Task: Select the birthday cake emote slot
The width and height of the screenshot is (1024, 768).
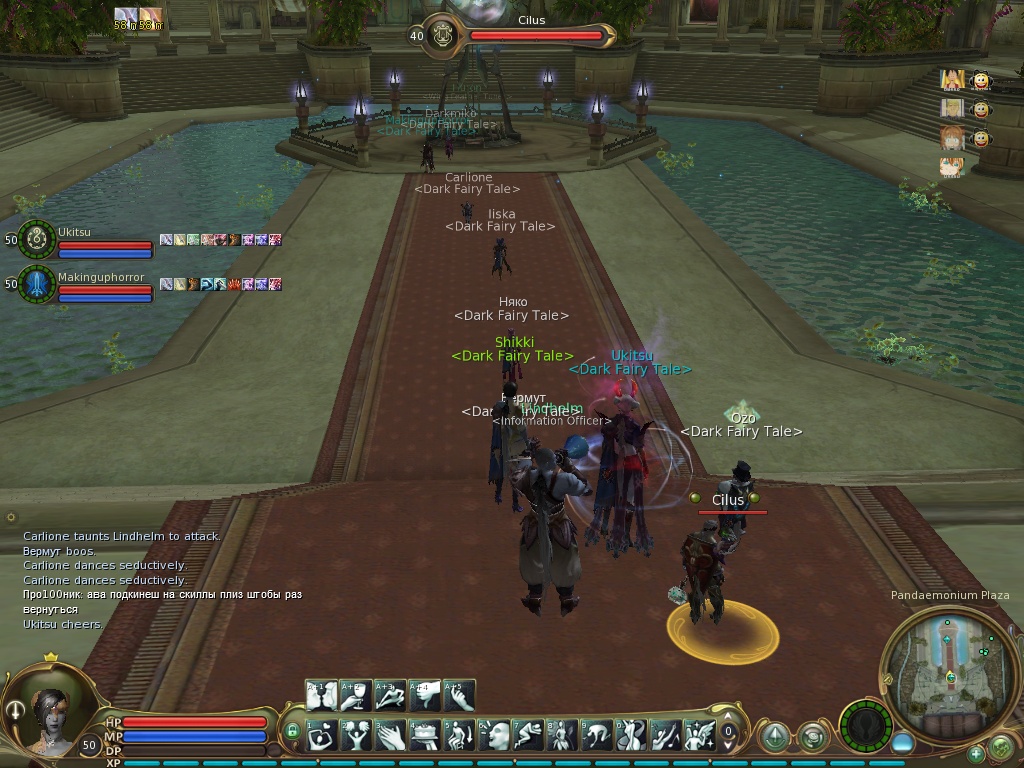Action: tap(425, 735)
